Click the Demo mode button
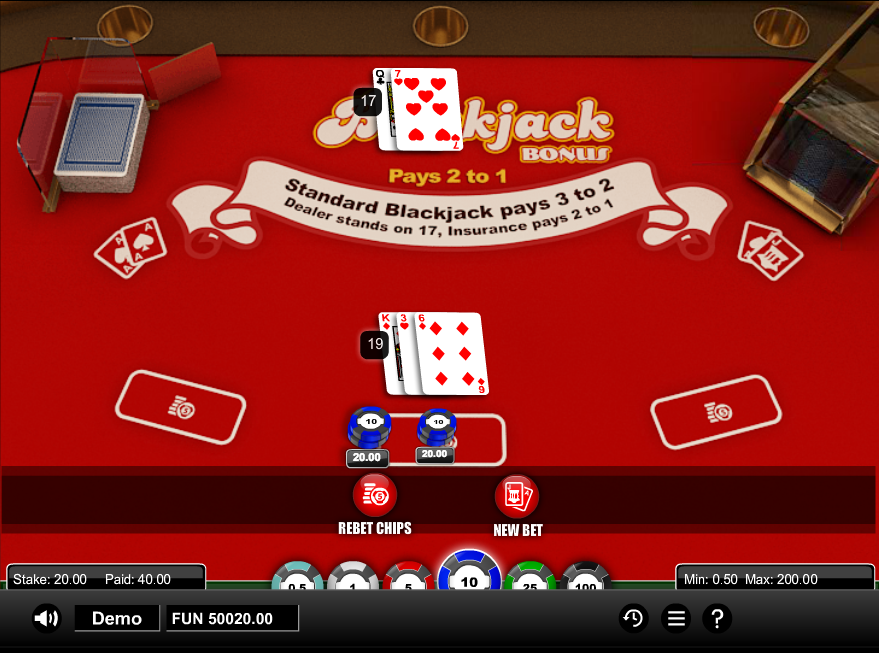 (x=117, y=619)
